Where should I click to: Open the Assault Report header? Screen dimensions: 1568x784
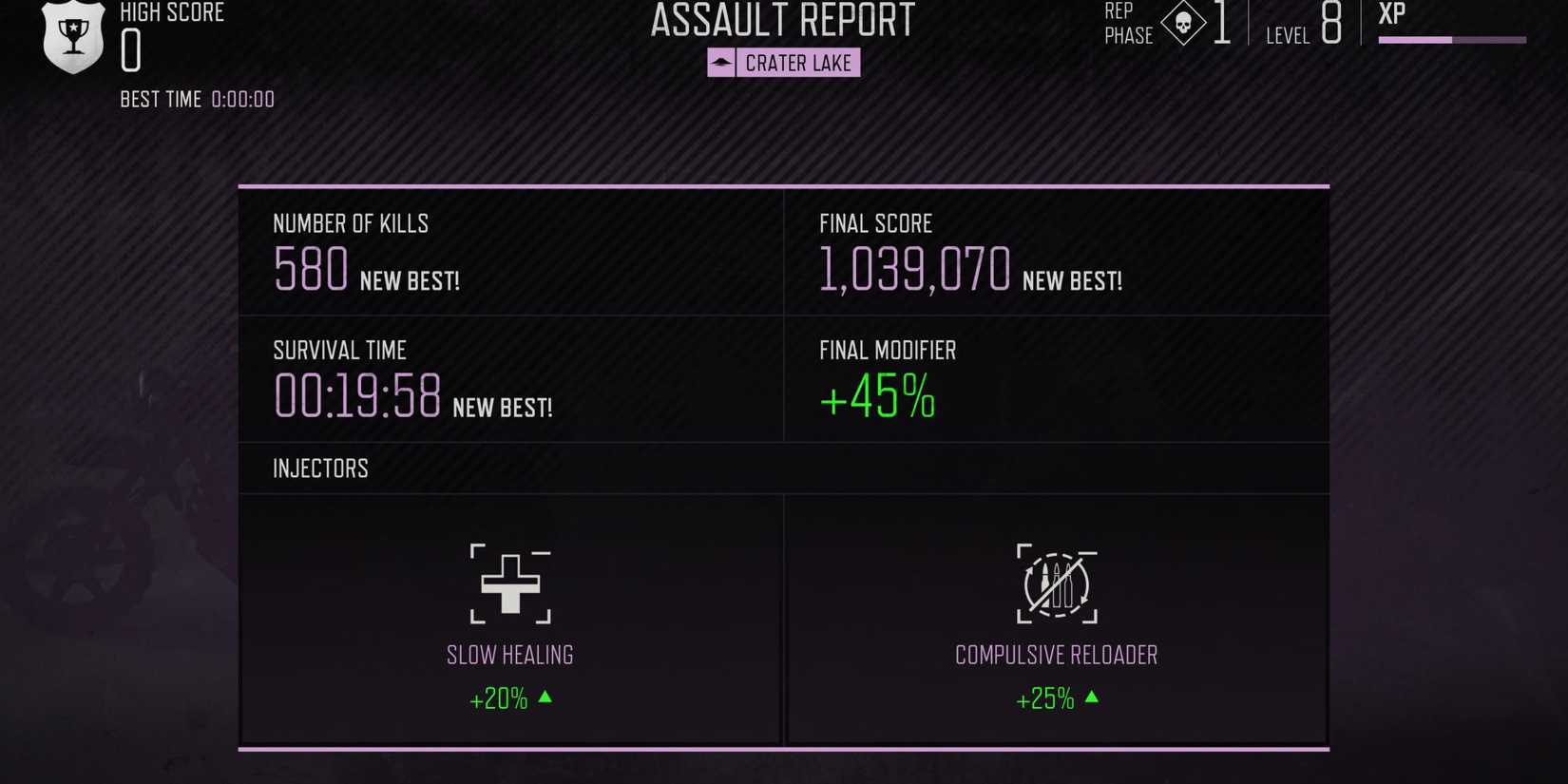(781, 19)
